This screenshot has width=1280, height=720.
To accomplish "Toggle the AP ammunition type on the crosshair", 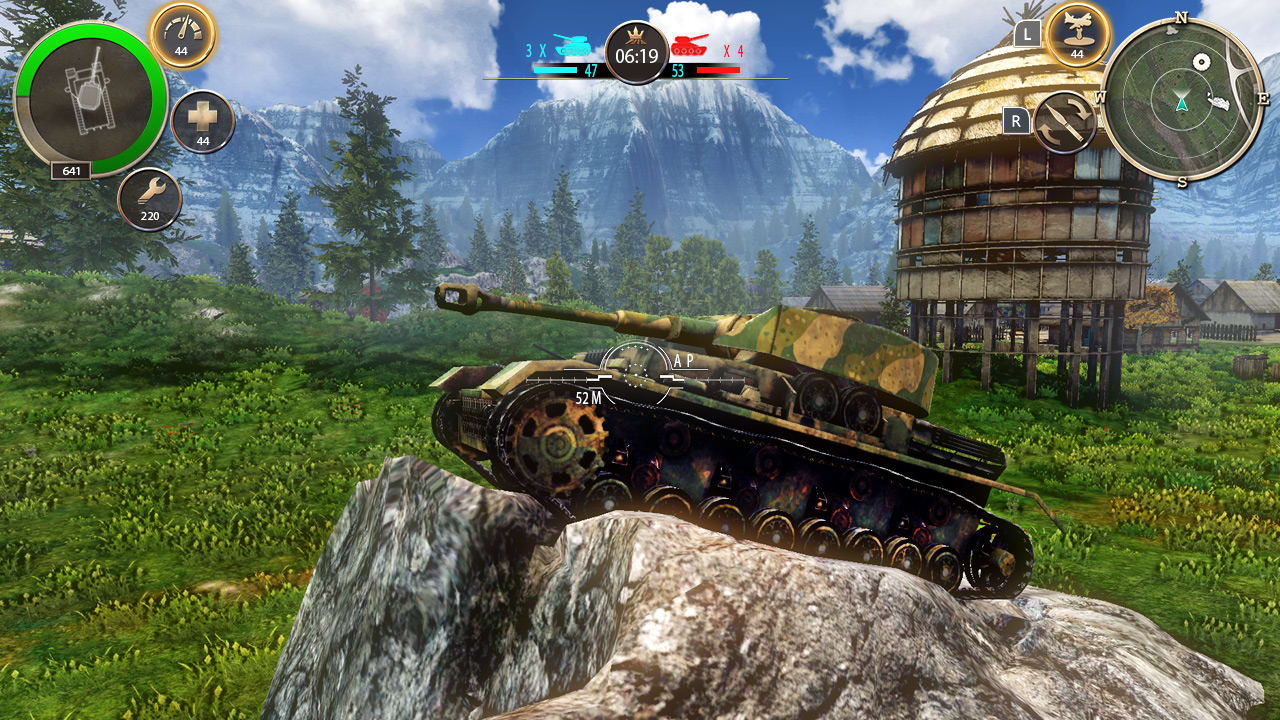I will 681,359.
